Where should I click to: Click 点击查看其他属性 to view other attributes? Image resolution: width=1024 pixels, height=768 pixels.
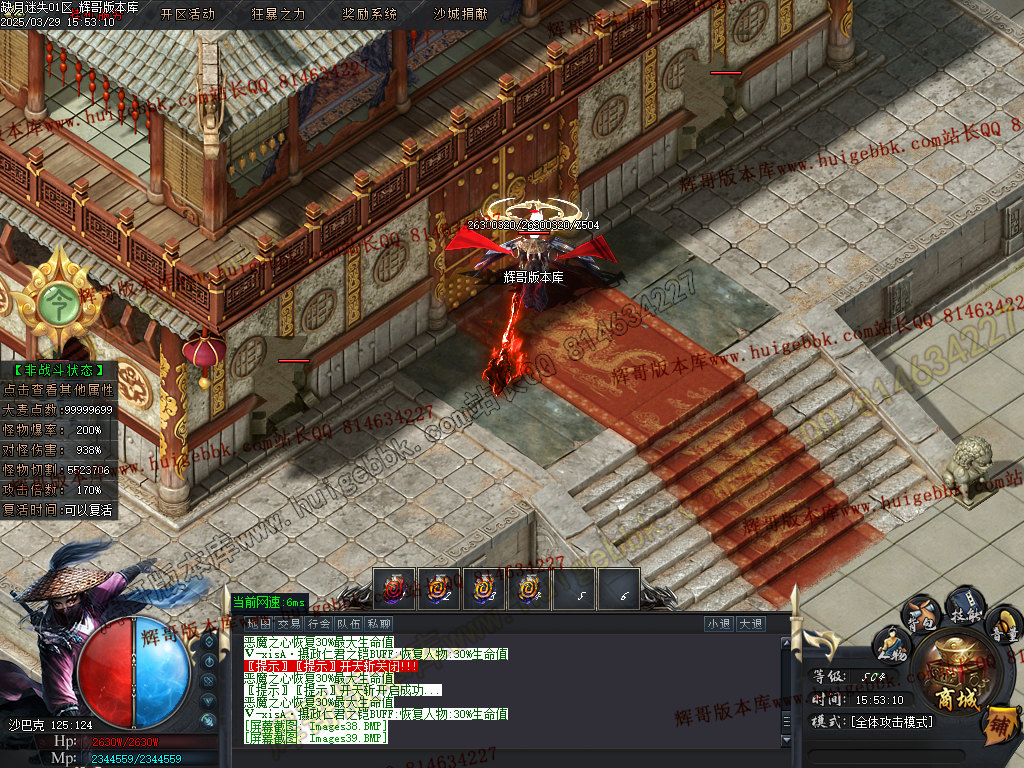coord(59,390)
